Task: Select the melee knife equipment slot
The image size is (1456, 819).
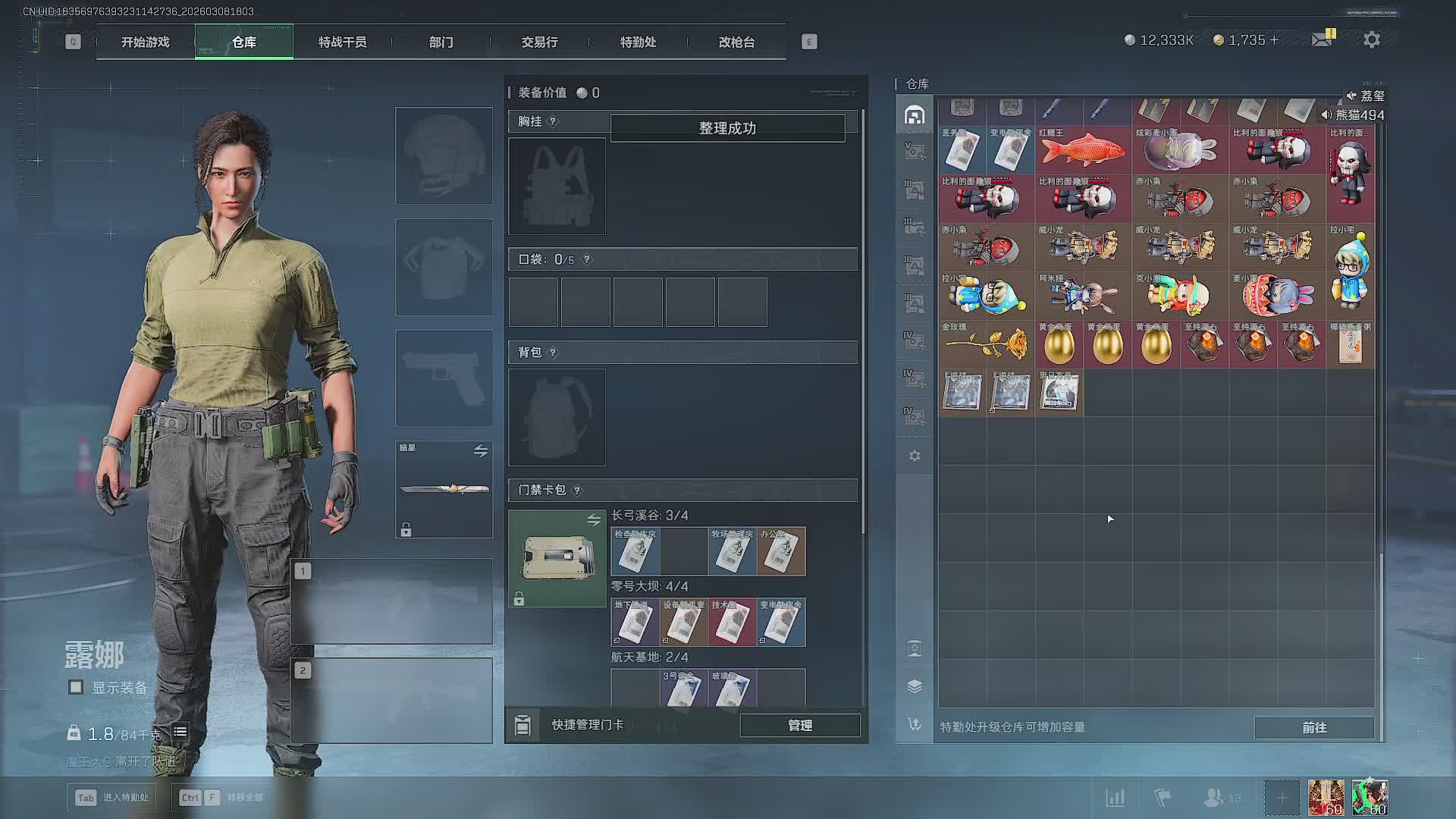Action: click(x=444, y=489)
